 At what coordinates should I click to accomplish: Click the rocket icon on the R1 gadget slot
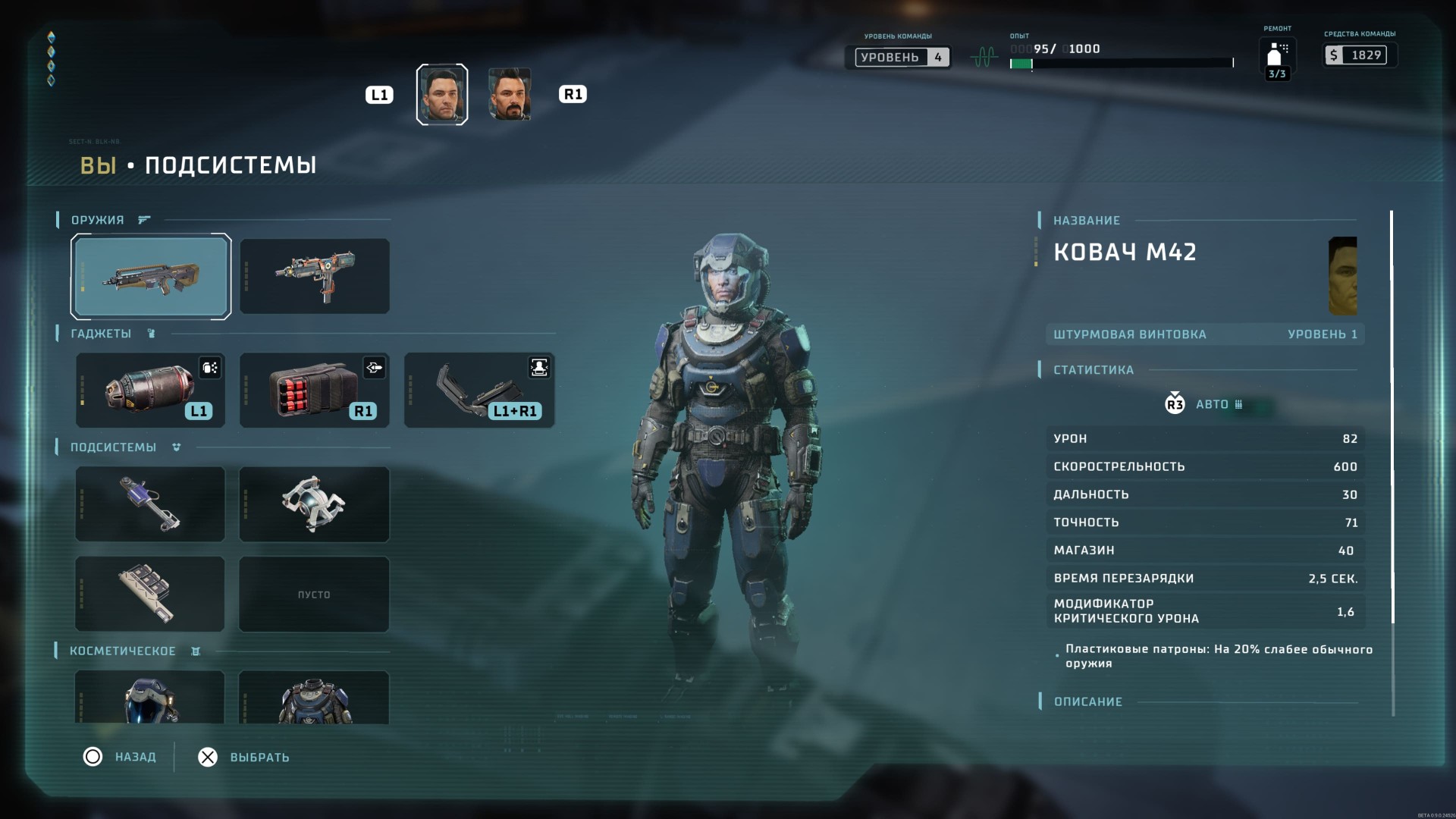(375, 368)
